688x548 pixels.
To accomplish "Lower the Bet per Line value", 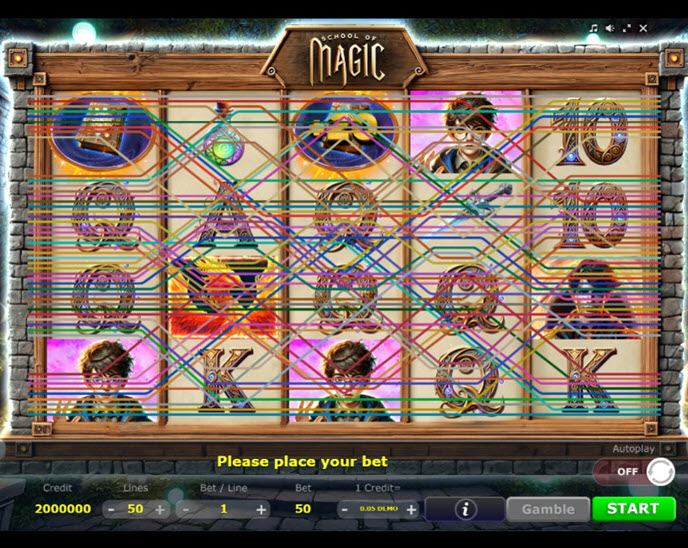I will [185, 509].
